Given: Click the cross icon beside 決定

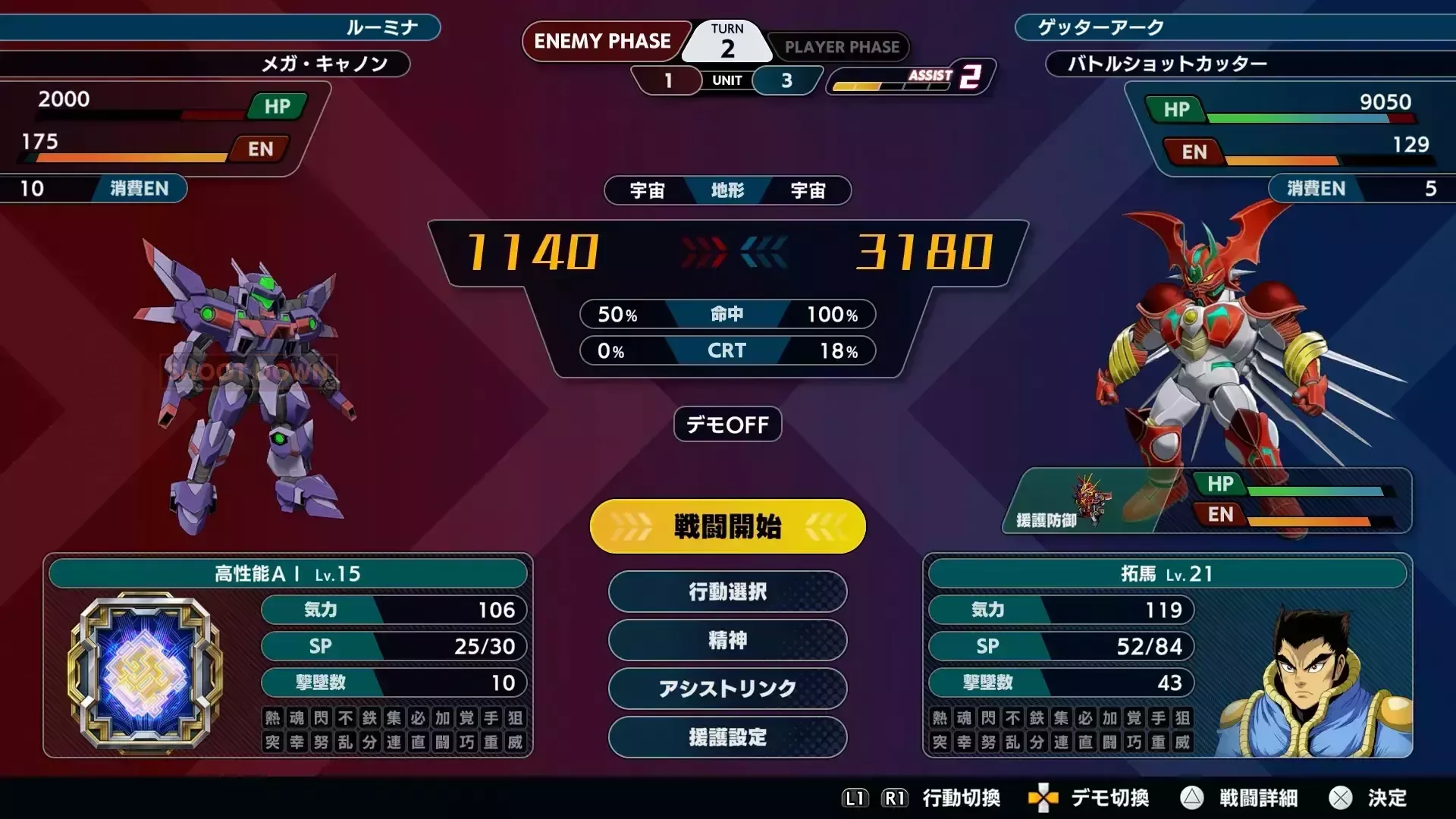Looking at the screenshot, I should (1341, 799).
